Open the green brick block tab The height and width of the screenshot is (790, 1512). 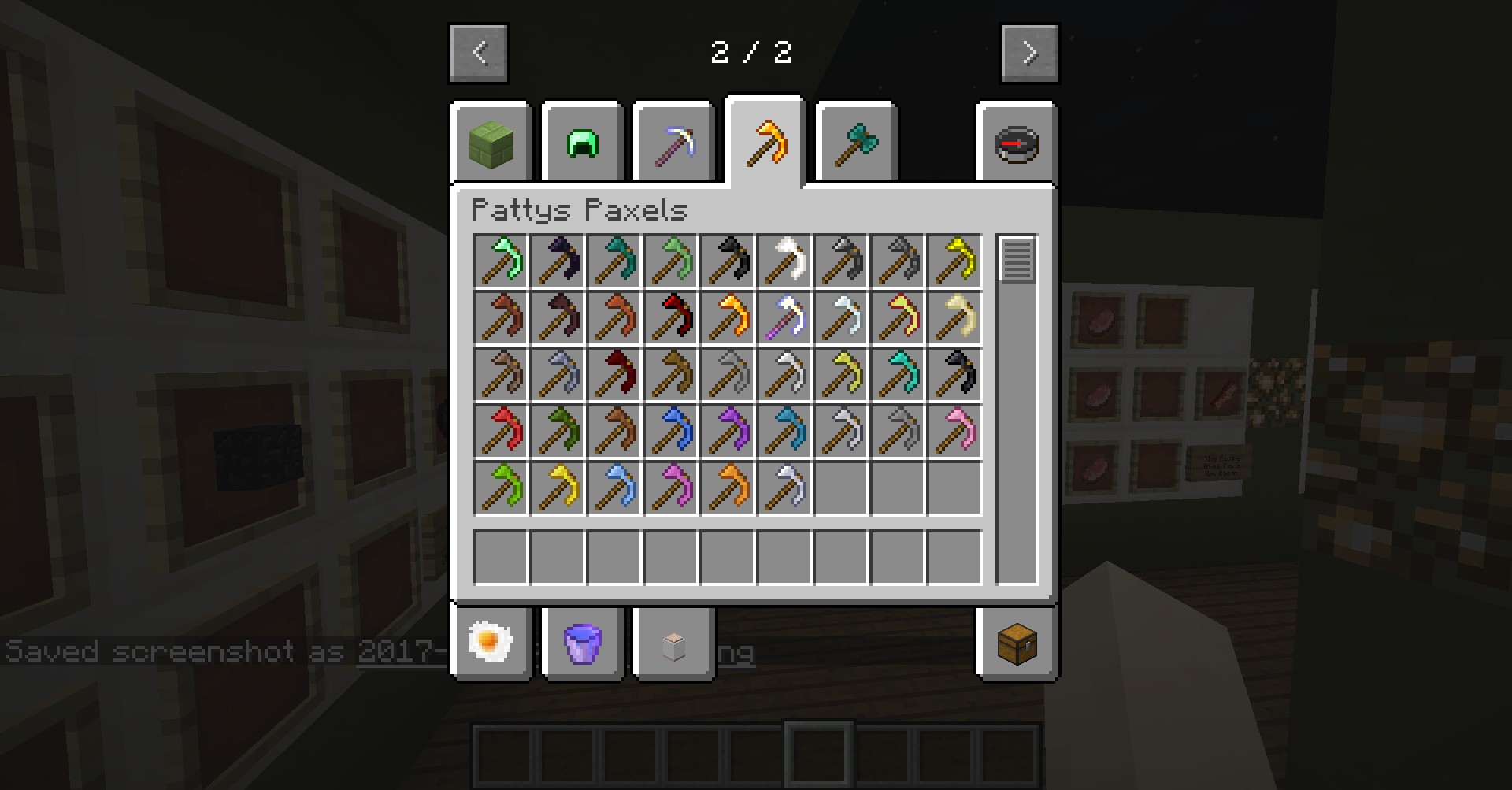point(491,143)
